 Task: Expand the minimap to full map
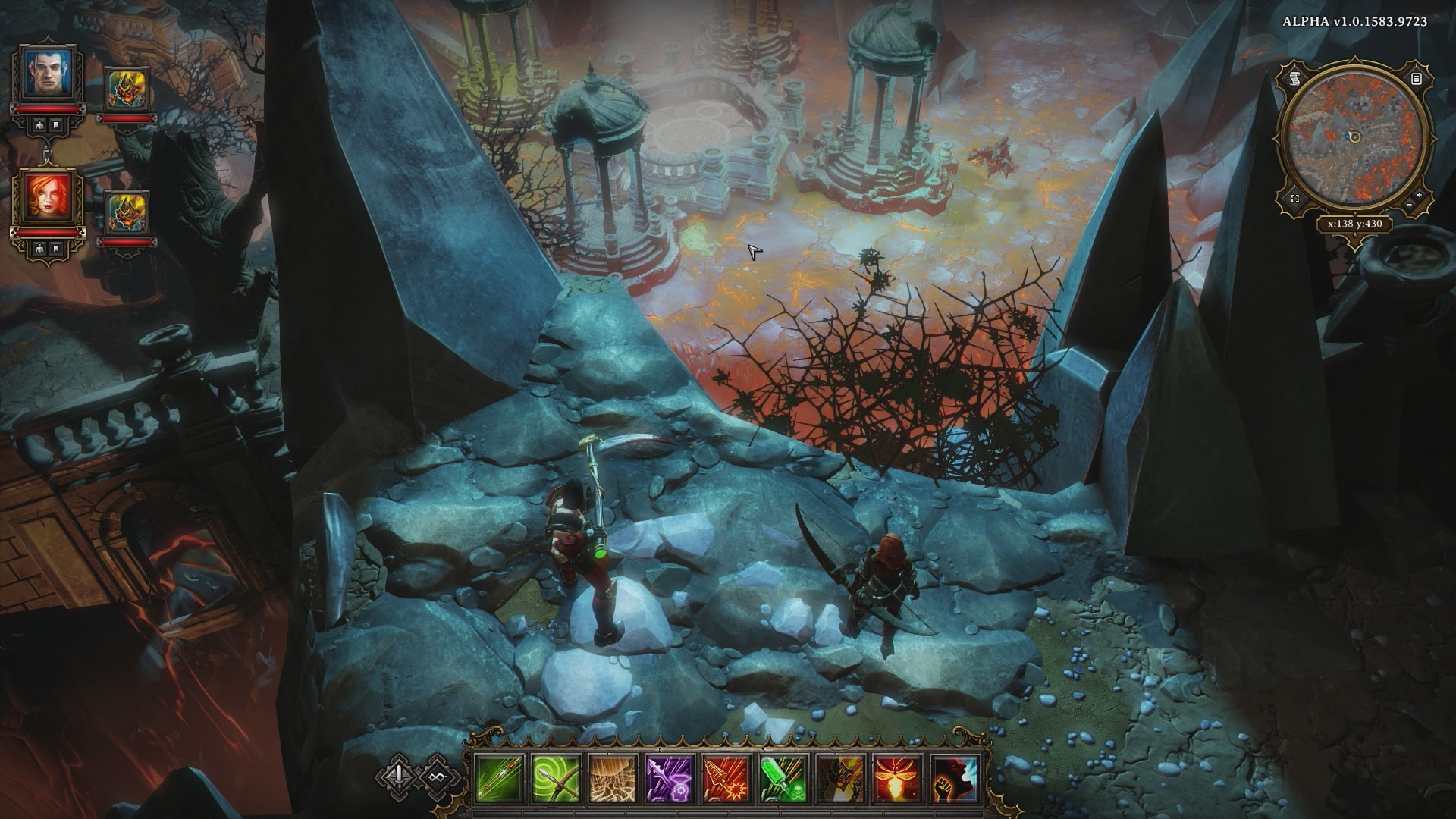point(1295,199)
